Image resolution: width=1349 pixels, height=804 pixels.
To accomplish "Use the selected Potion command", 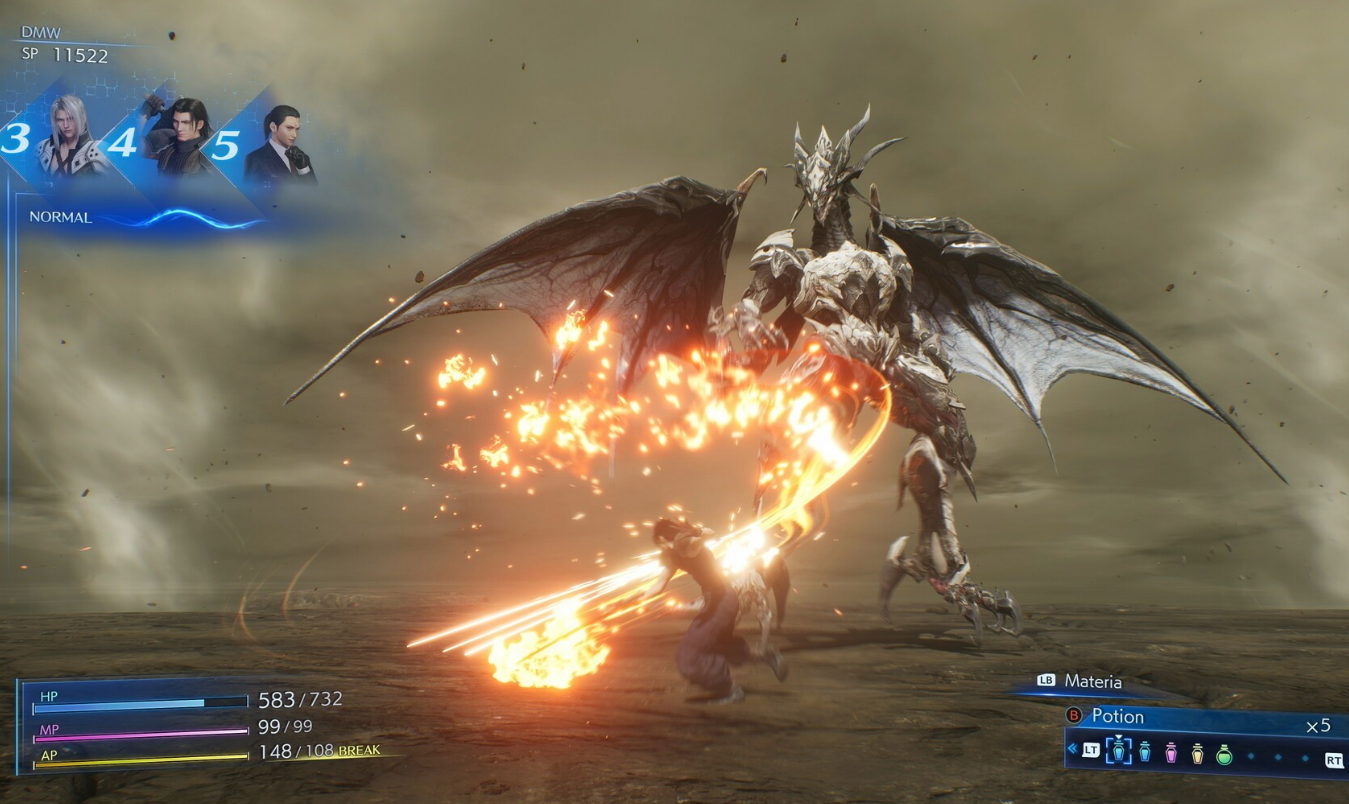I will pos(1117,716).
